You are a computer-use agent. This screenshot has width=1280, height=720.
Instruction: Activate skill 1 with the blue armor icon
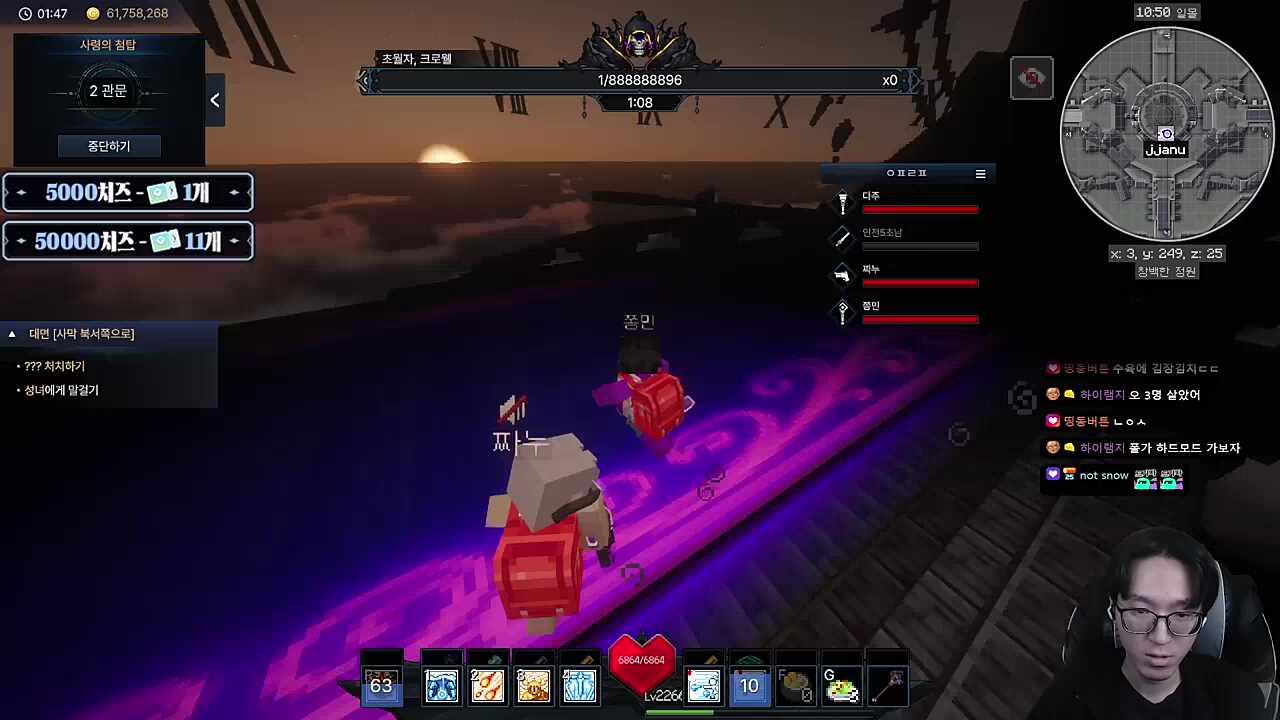coord(441,686)
